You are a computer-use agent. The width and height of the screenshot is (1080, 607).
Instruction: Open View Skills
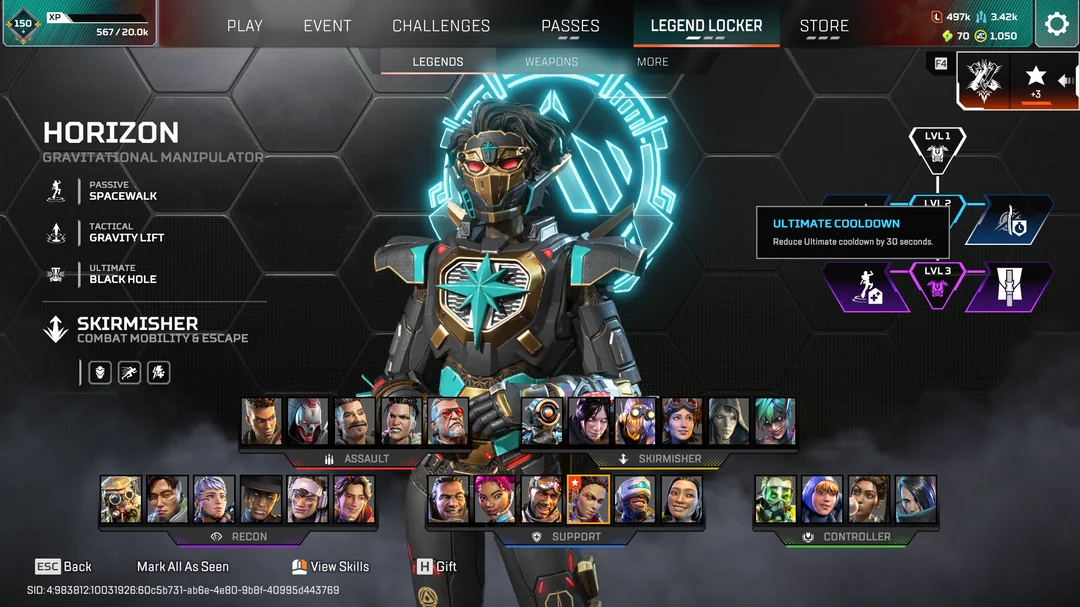[x=330, y=566]
